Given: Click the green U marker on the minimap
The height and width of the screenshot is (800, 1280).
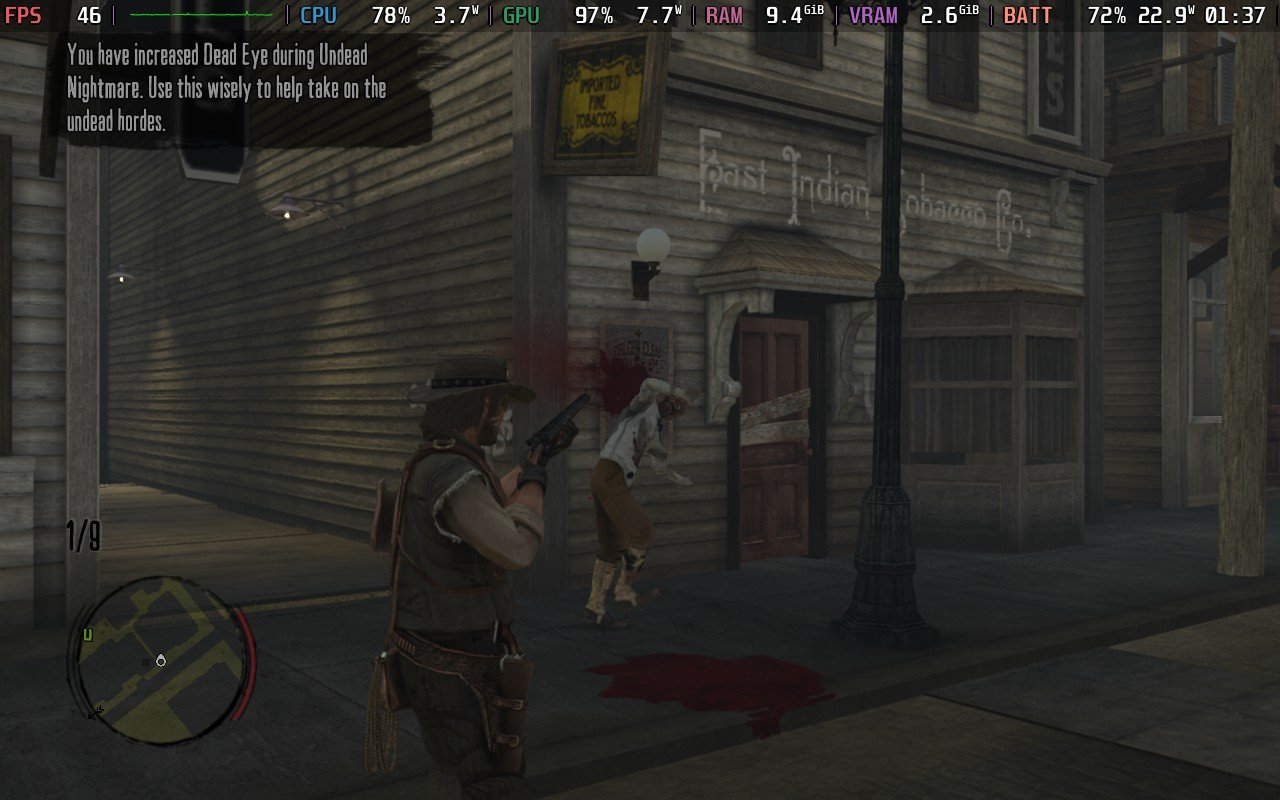Looking at the screenshot, I should [x=88, y=634].
